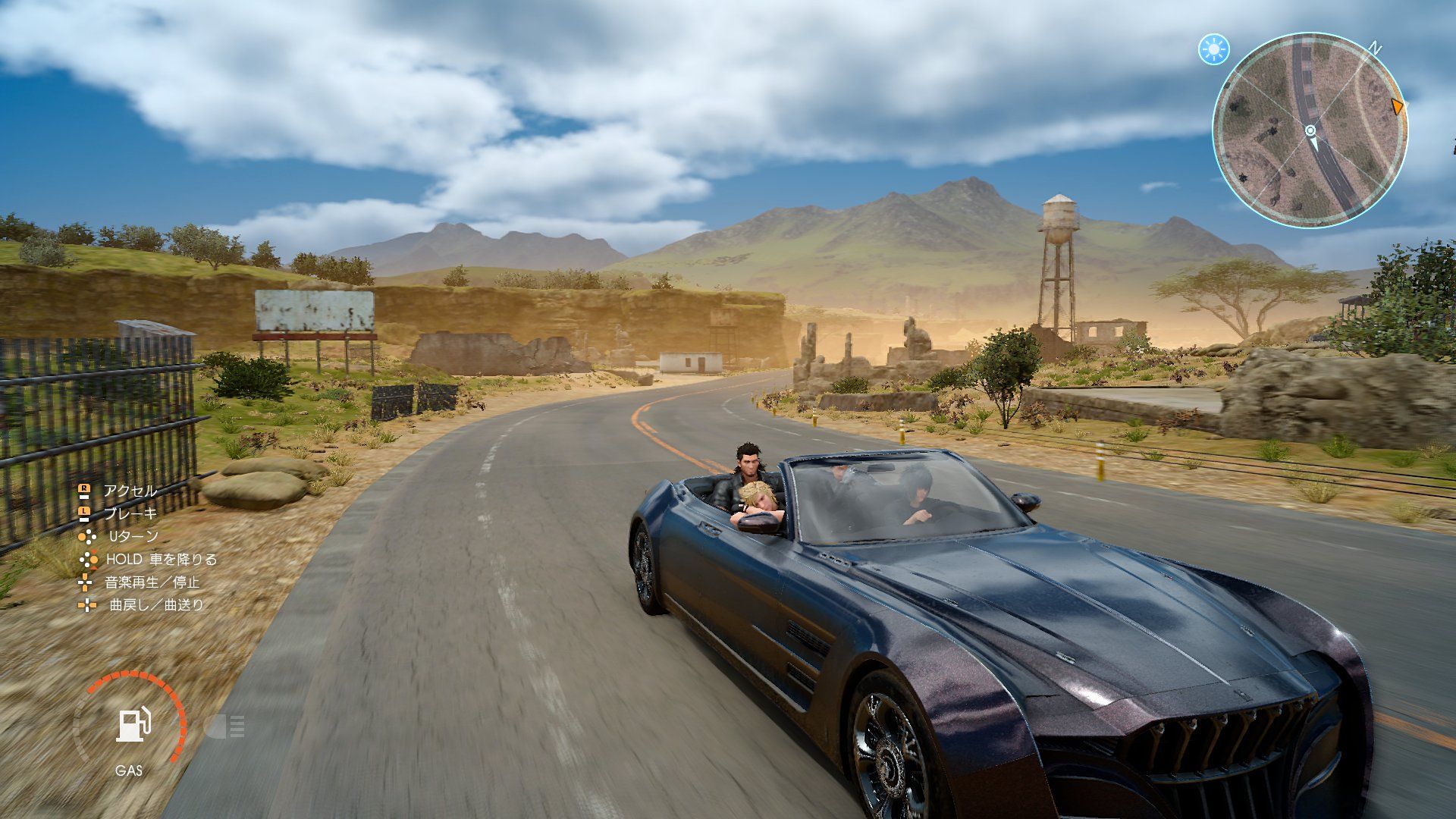Click the sun weather icon near the minimap

1214,48
